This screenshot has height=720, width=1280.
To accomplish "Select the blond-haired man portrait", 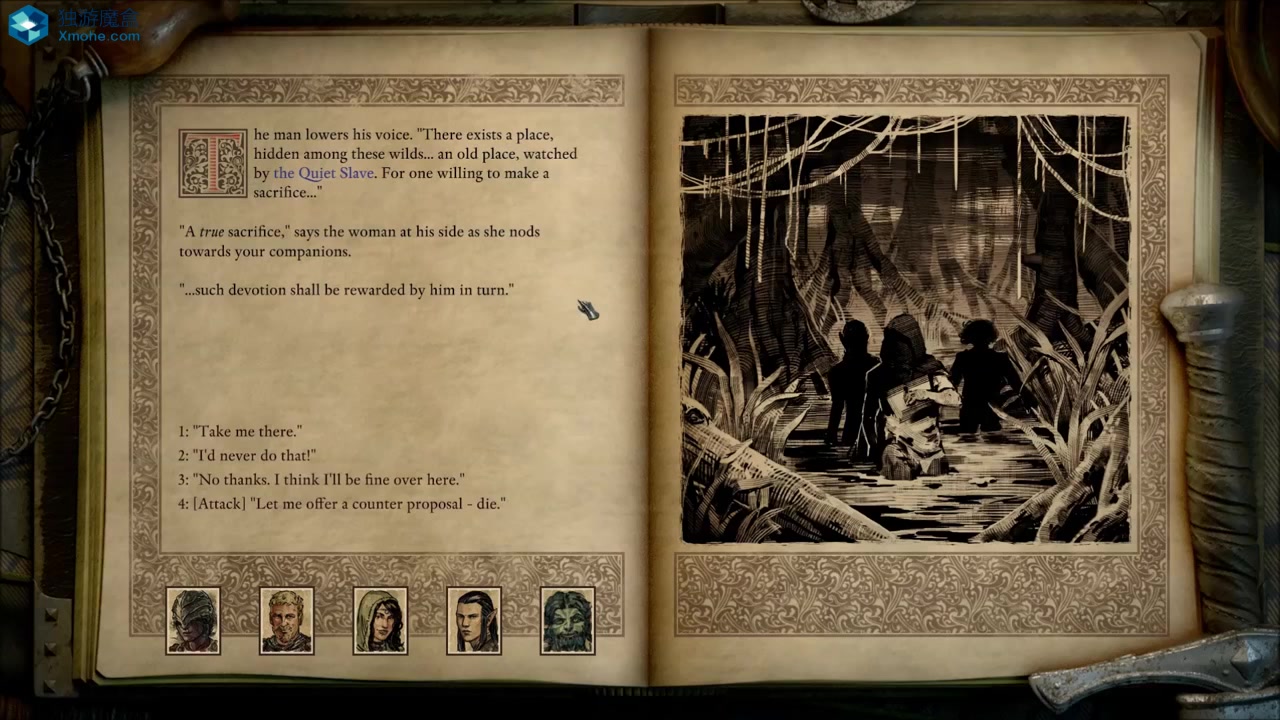I will coord(287,620).
